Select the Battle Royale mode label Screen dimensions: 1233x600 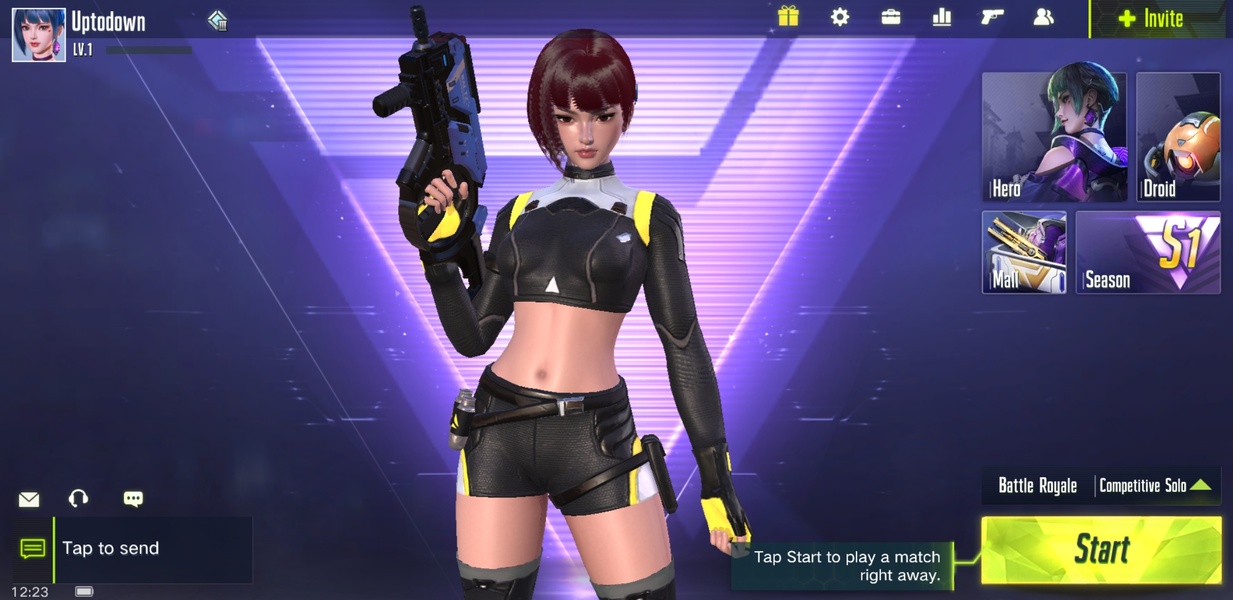point(1037,486)
